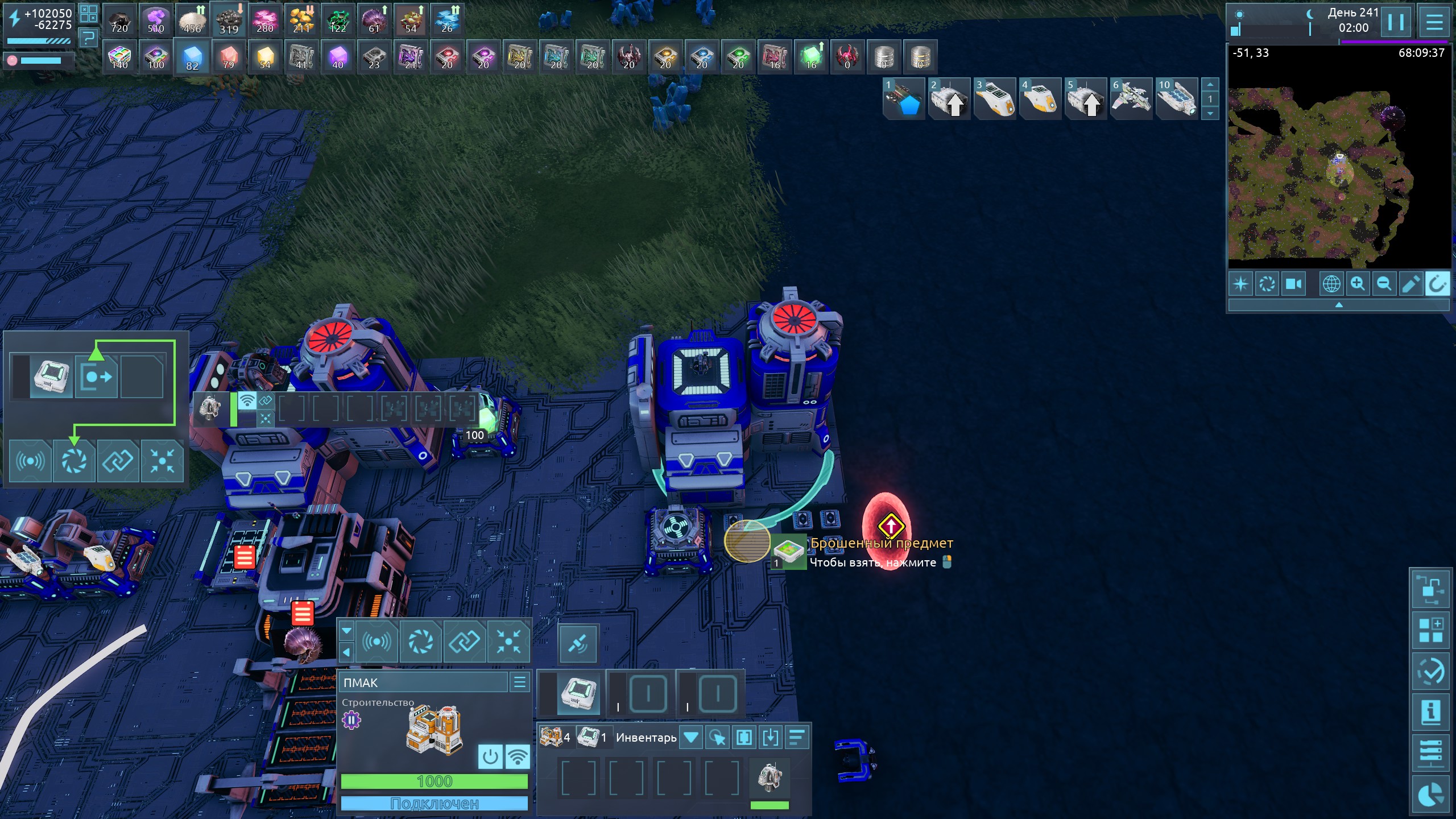Toggle the minimap camera button
Screen dimensions: 1456x819
[1293, 283]
